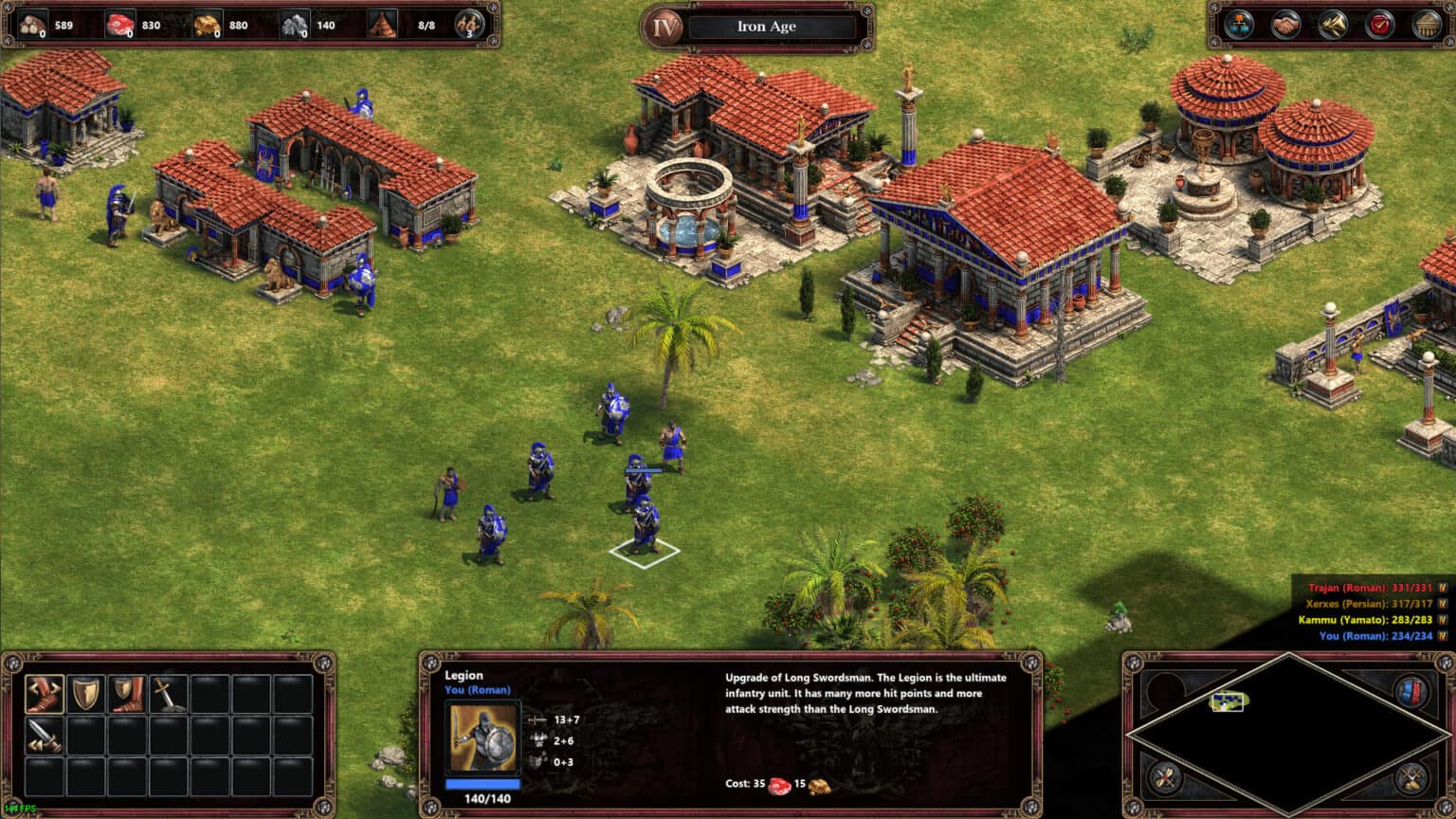Select the Stand Ground stance icon
Image resolution: width=1456 pixels, height=819 pixels.
pos(128,696)
